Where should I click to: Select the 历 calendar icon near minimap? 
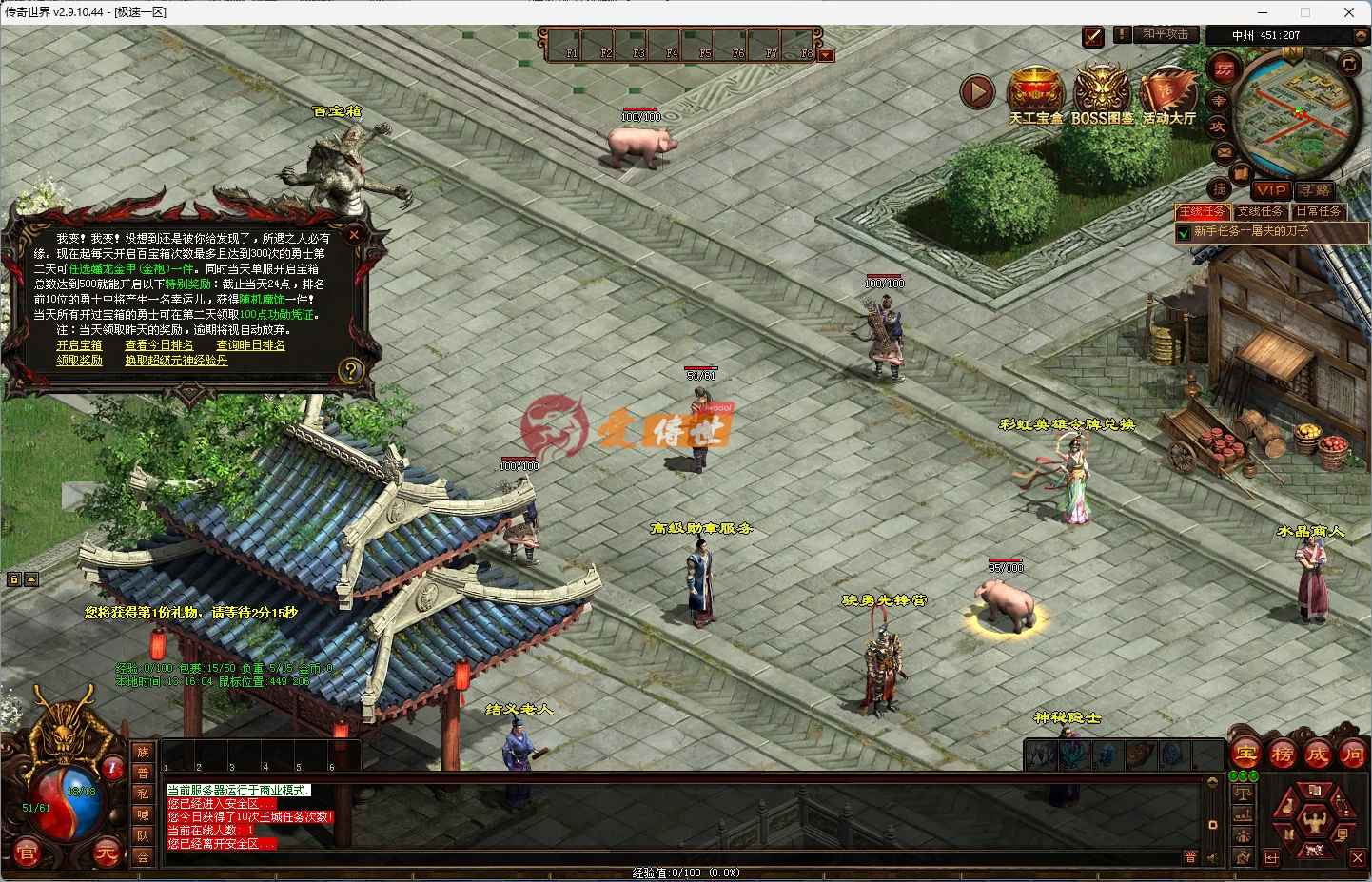1225,69
